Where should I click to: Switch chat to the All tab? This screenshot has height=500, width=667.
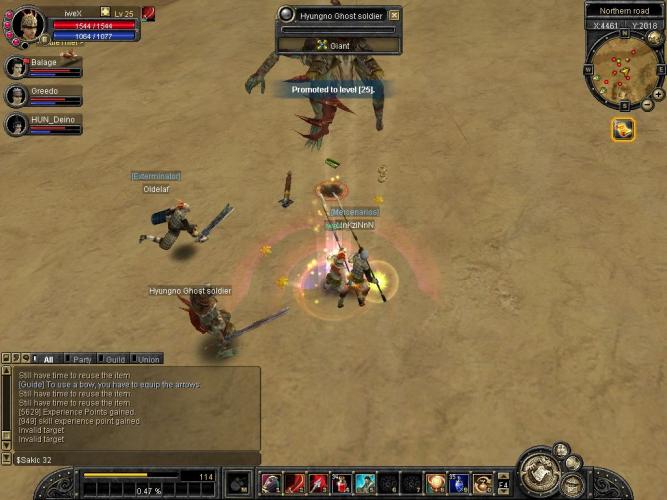(x=47, y=359)
